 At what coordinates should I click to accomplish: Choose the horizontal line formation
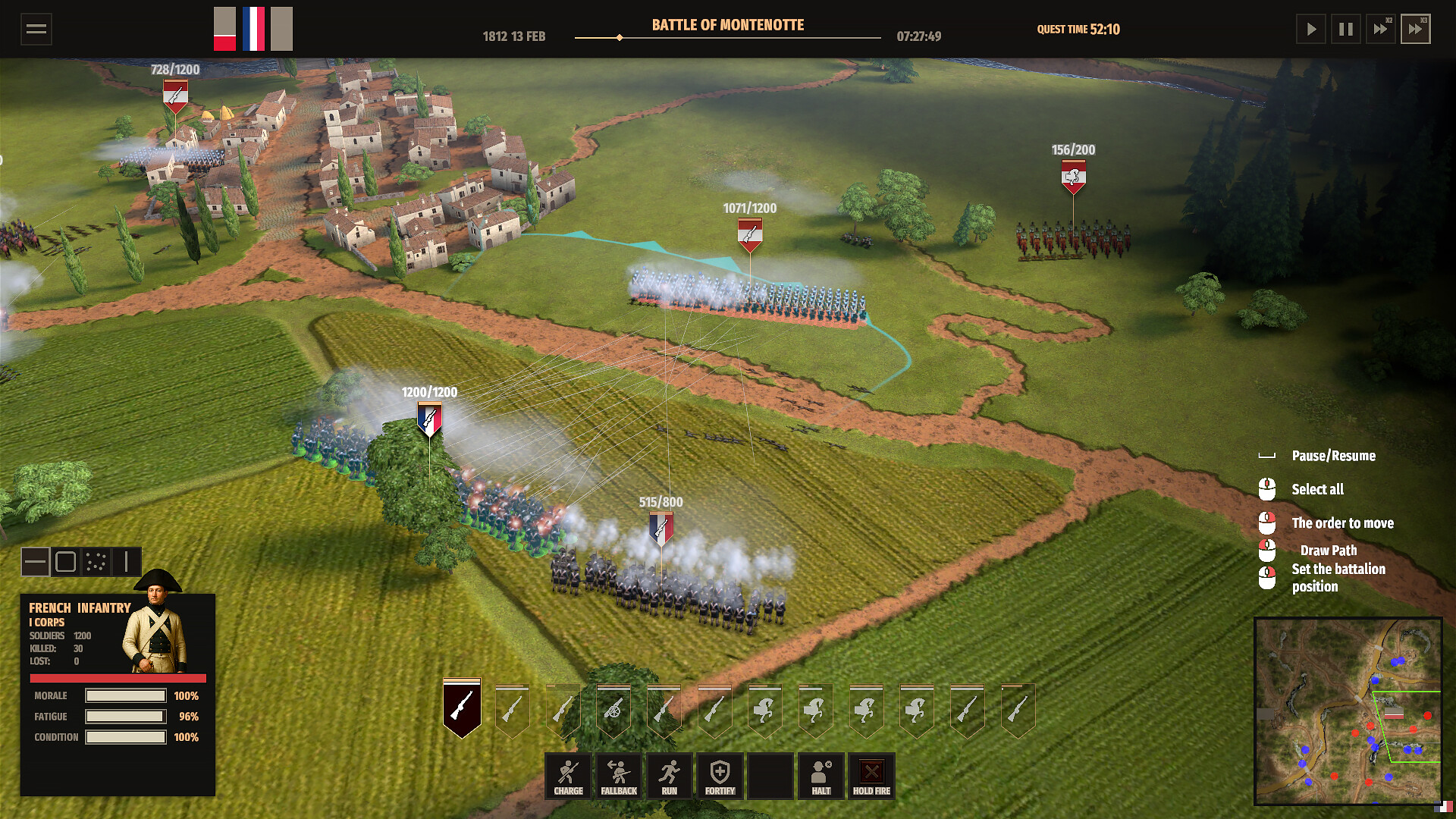click(35, 562)
